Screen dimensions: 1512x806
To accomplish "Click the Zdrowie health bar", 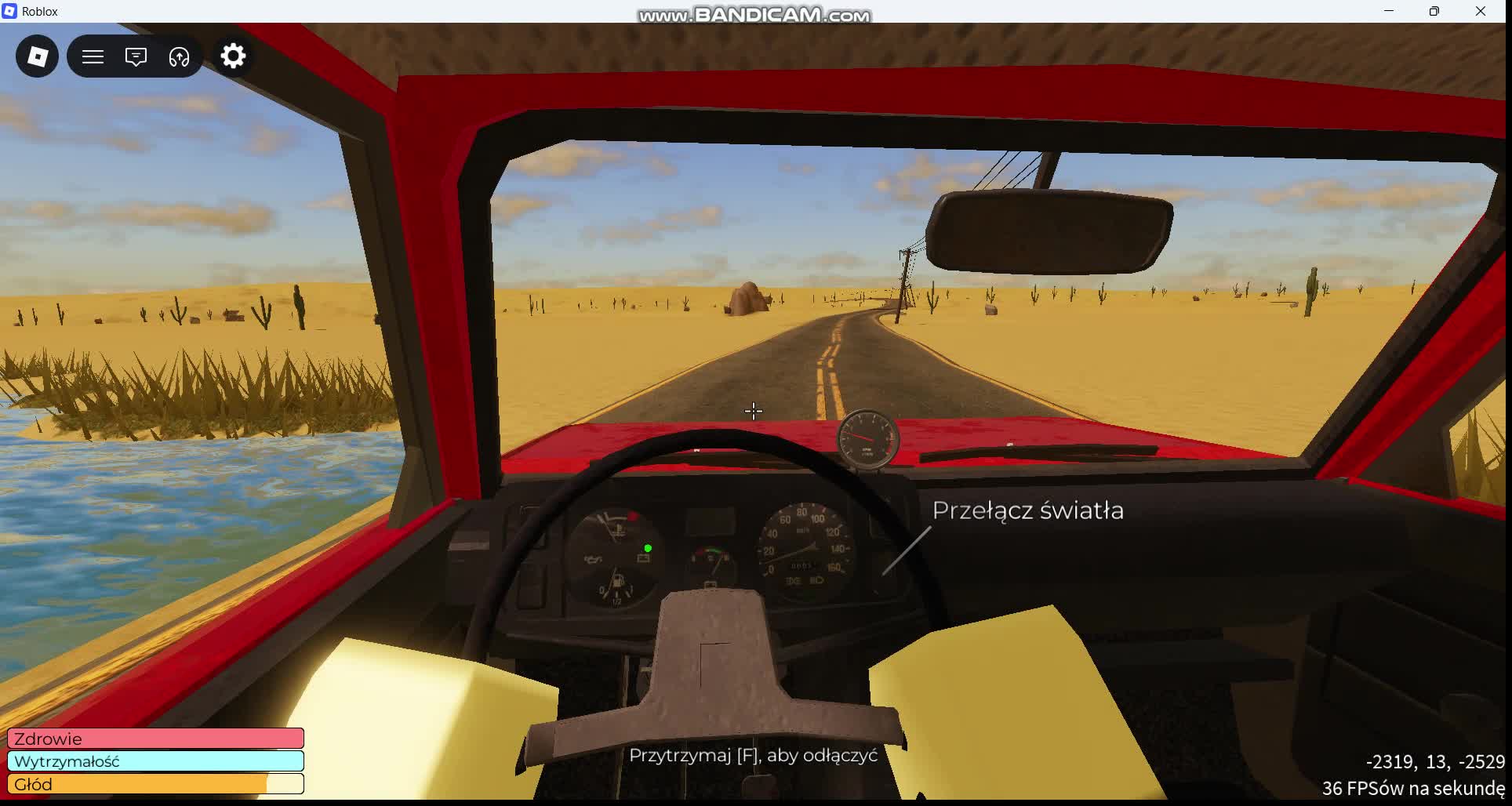I will coord(154,738).
